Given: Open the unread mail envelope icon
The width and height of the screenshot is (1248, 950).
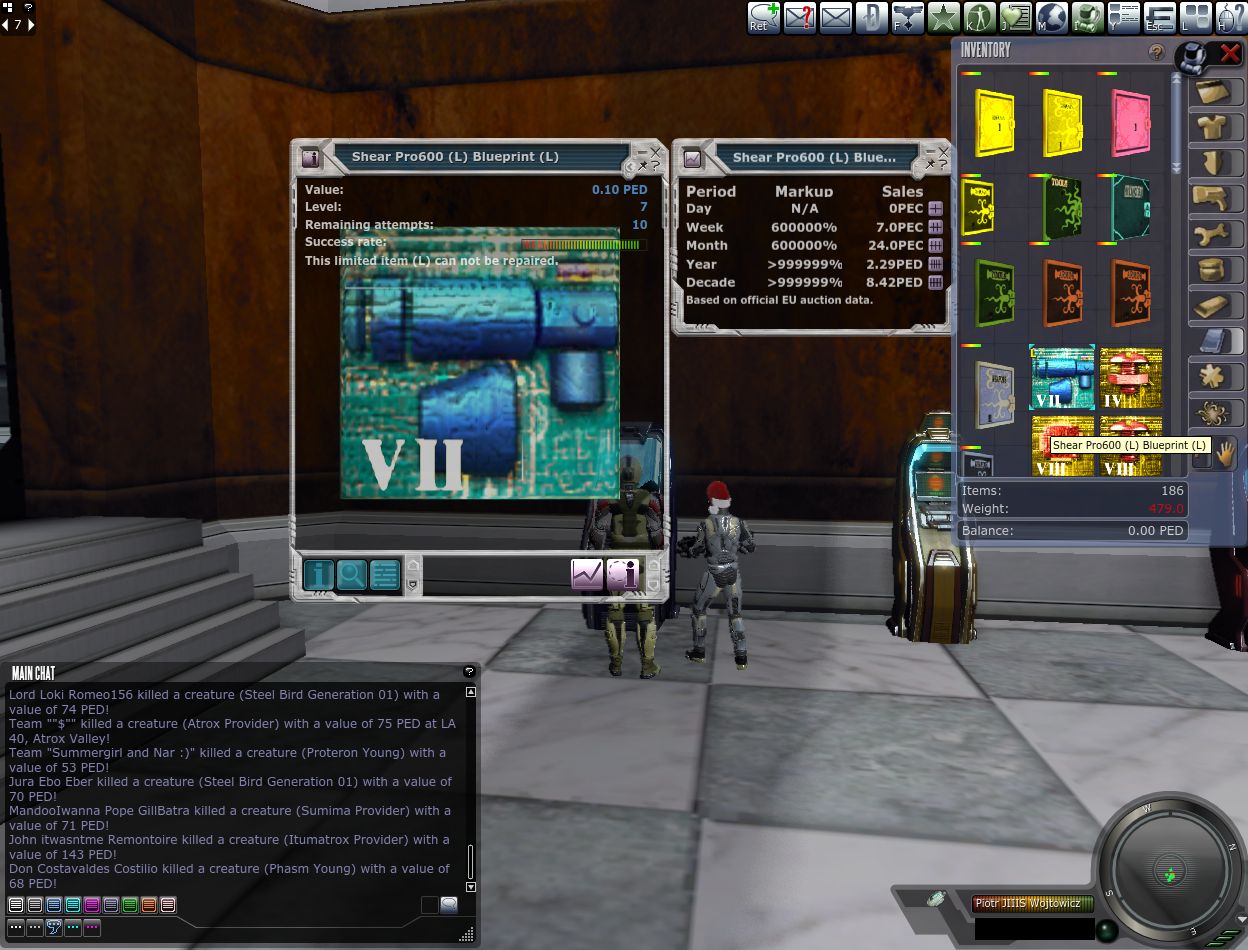Looking at the screenshot, I should (800, 18).
